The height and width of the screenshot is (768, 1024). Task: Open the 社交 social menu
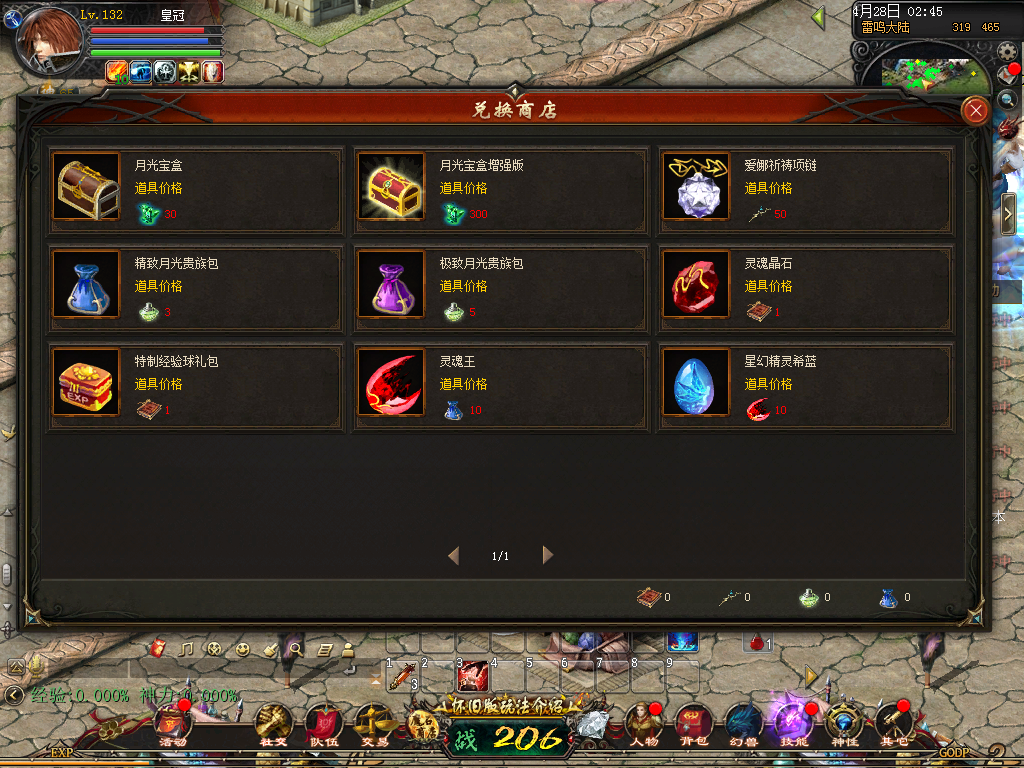[273, 724]
